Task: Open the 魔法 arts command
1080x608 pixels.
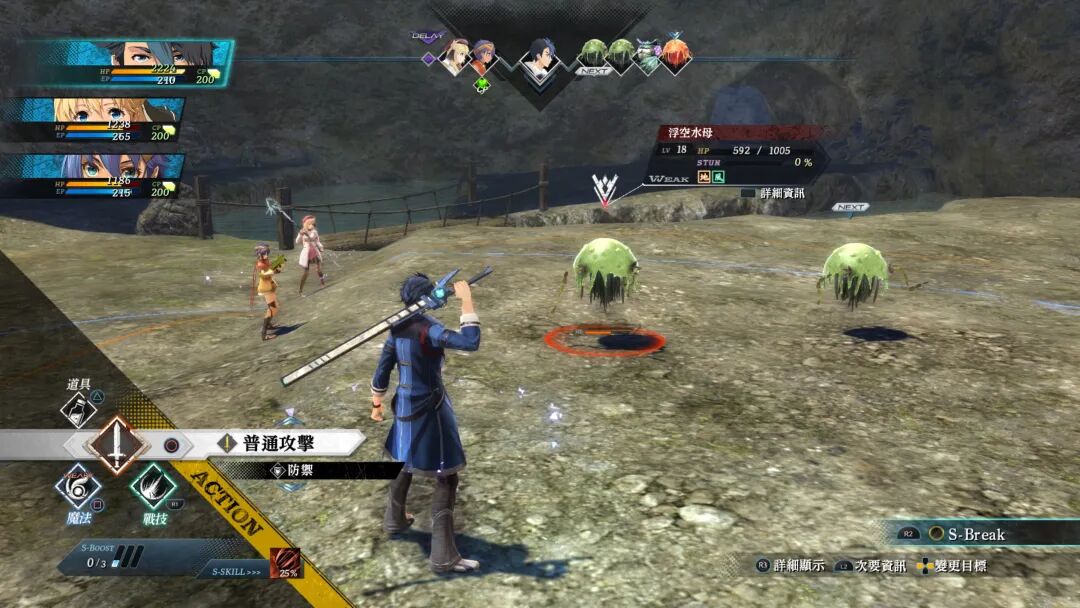Action: [78, 487]
